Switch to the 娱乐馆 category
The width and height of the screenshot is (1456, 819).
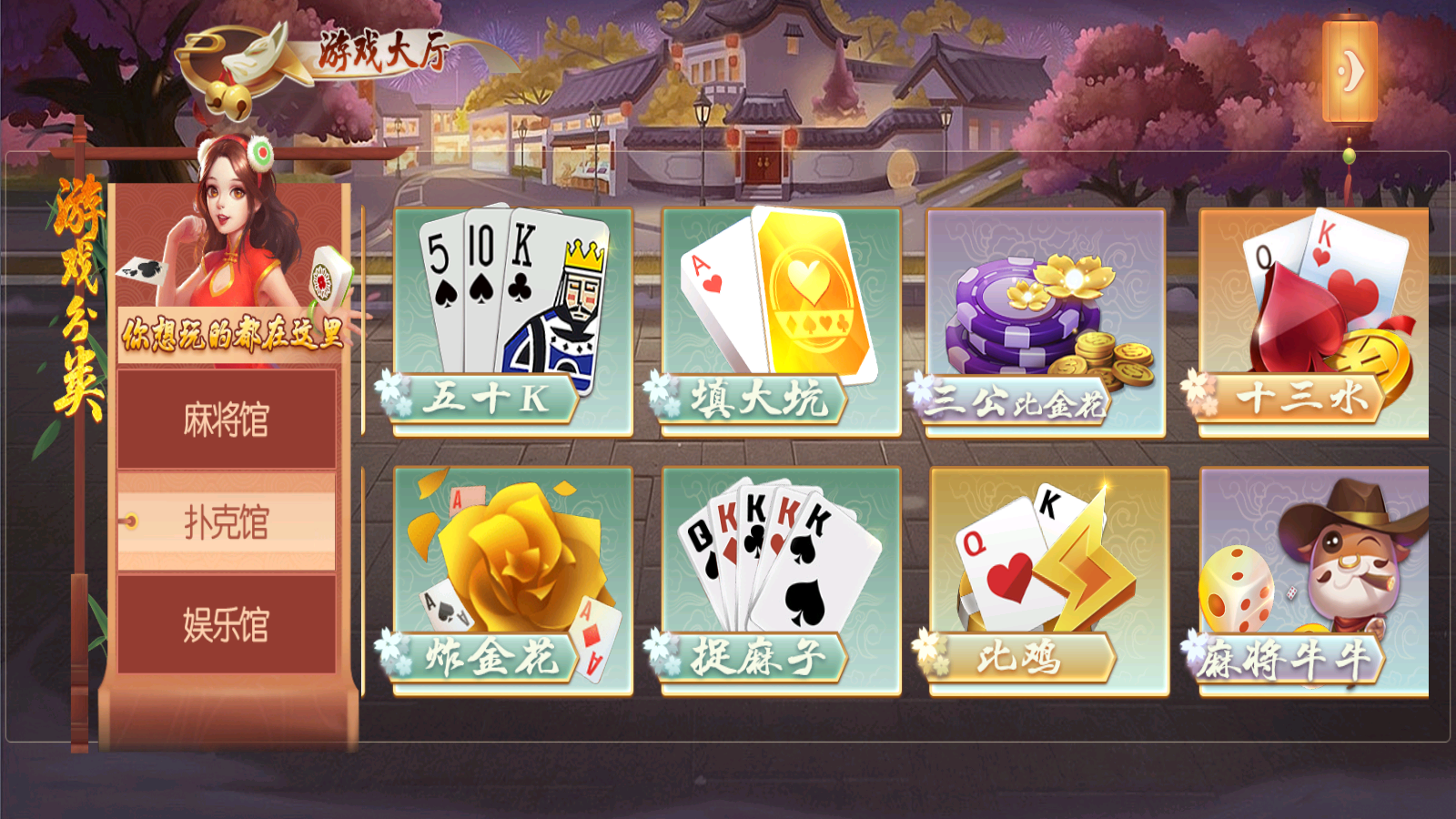(x=227, y=625)
